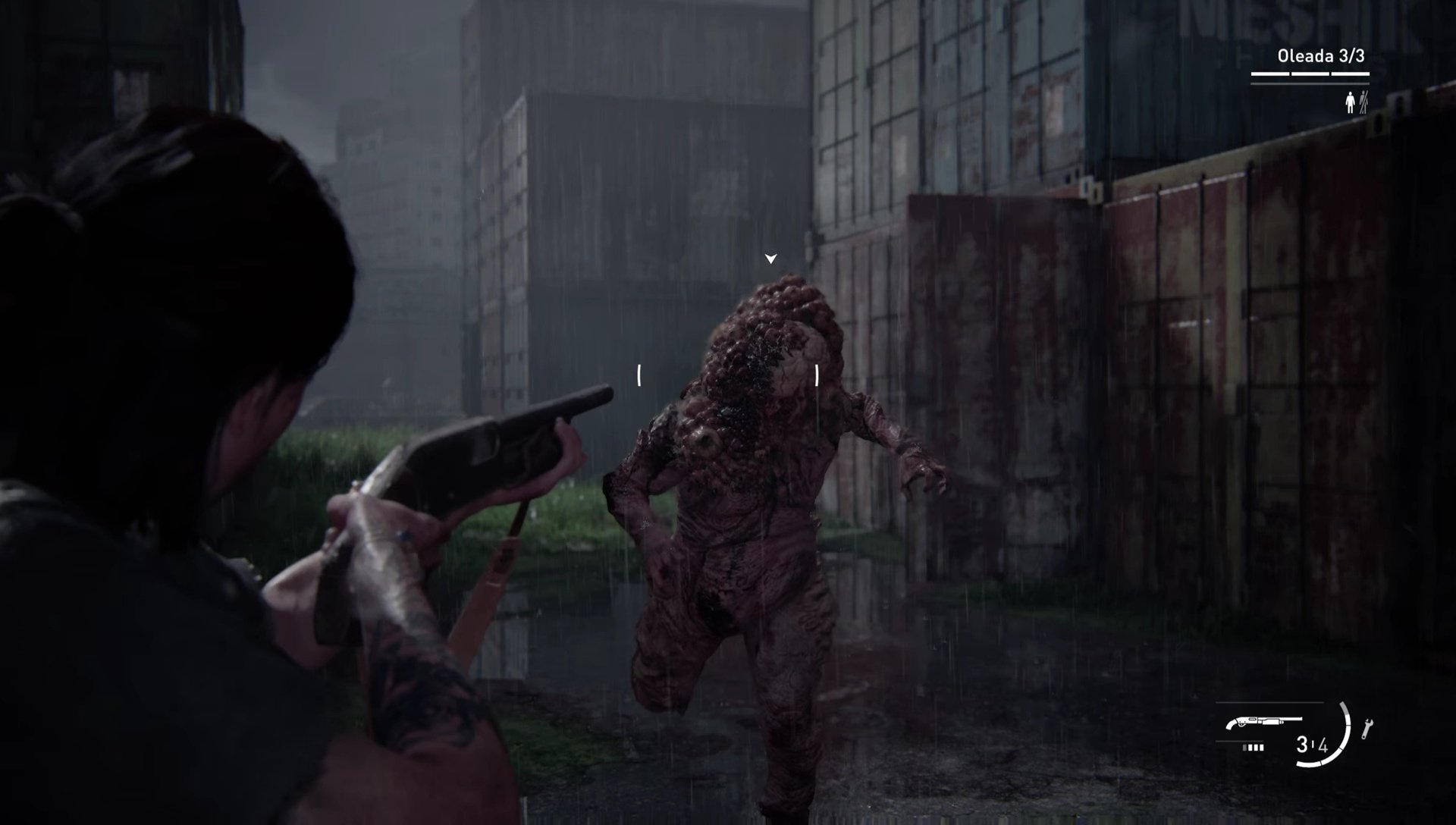
Task: Toggle the second wave segment bar
Action: pyautogui.click(x=1310, y=74)
